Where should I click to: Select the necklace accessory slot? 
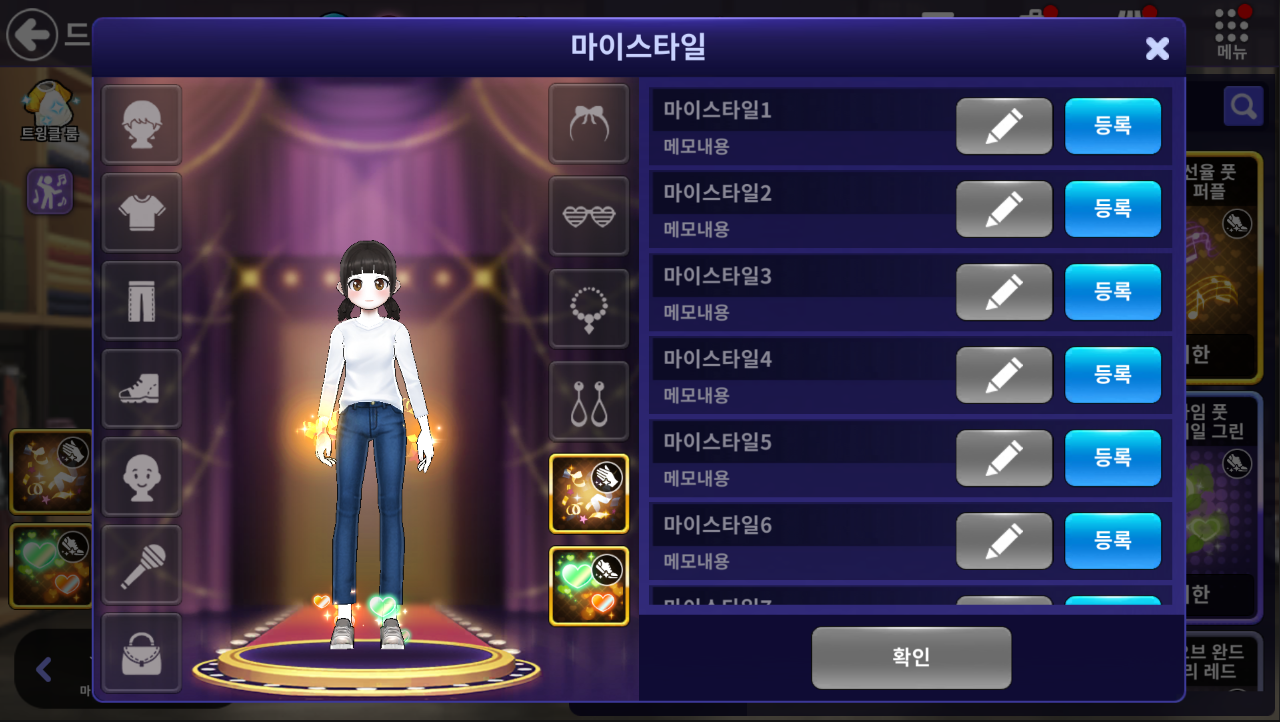coord(589,308)
